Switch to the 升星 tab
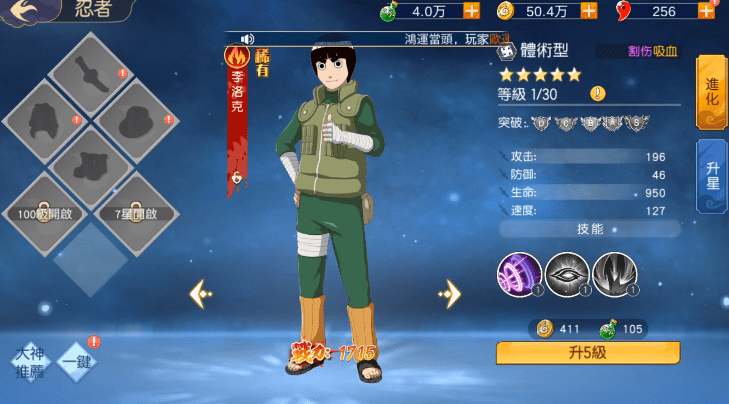729x404 pixels. pos(711,176)
